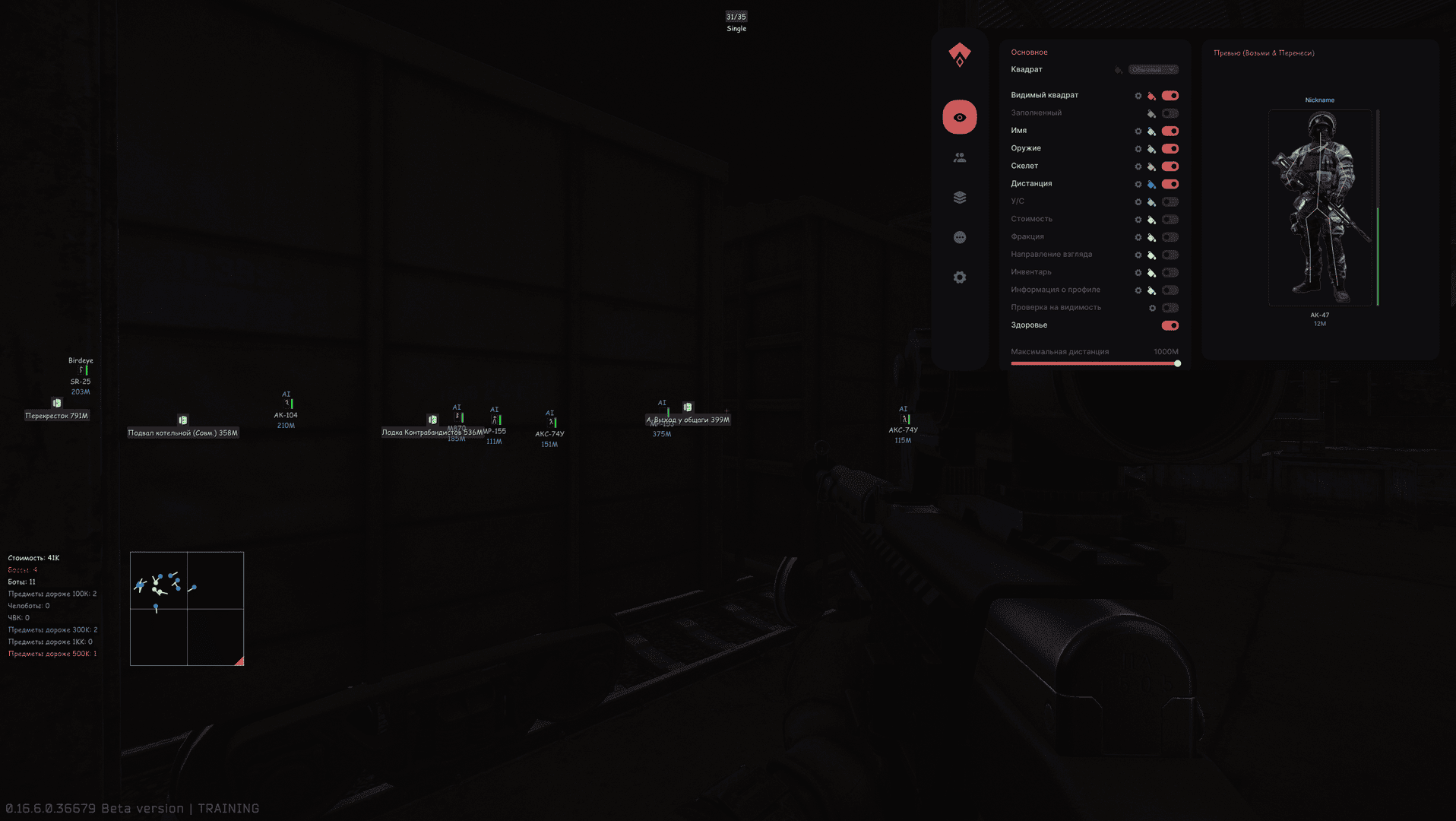1456x821 pixels.
Task: Open the paint bucket icon beside Квадрат
Action: [x=1117, y=69]
